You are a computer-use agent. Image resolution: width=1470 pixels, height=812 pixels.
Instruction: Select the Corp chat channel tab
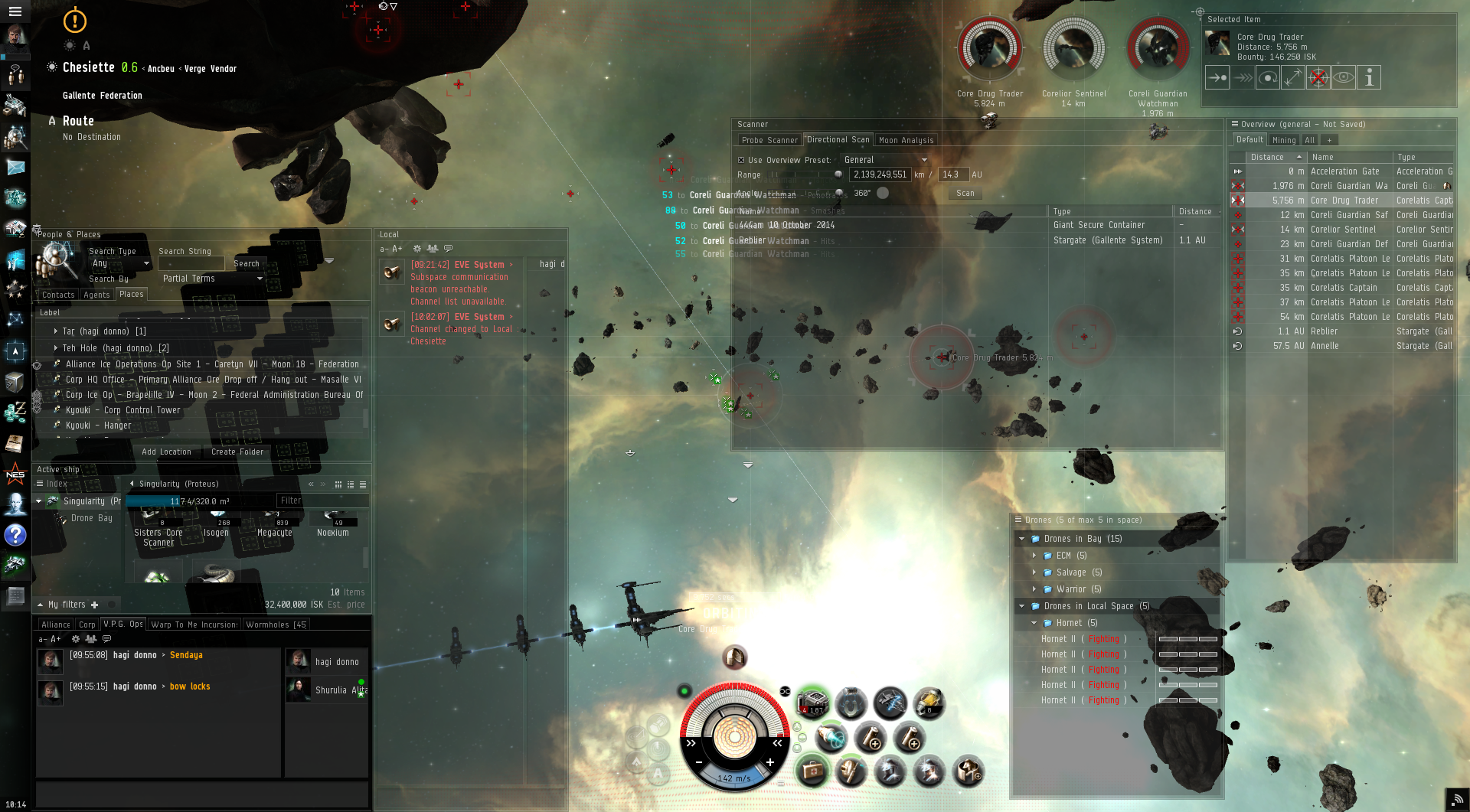pyautogui.click(x=87, y=624)
